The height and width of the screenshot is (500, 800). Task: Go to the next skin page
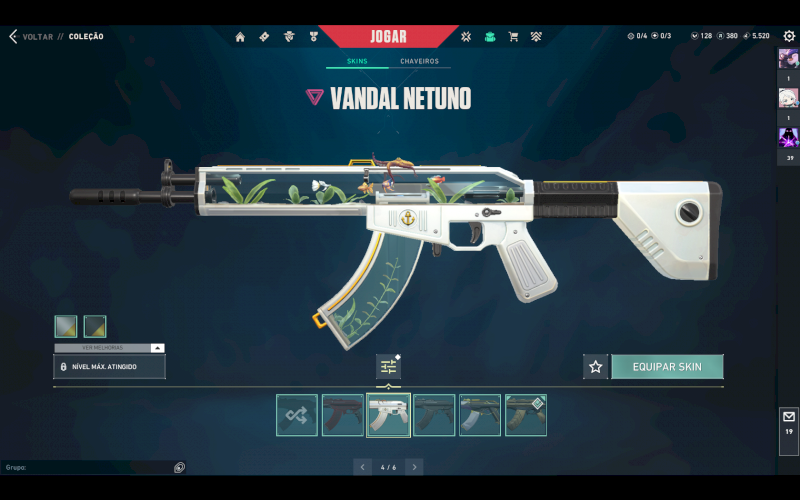(x=414, y=467)
